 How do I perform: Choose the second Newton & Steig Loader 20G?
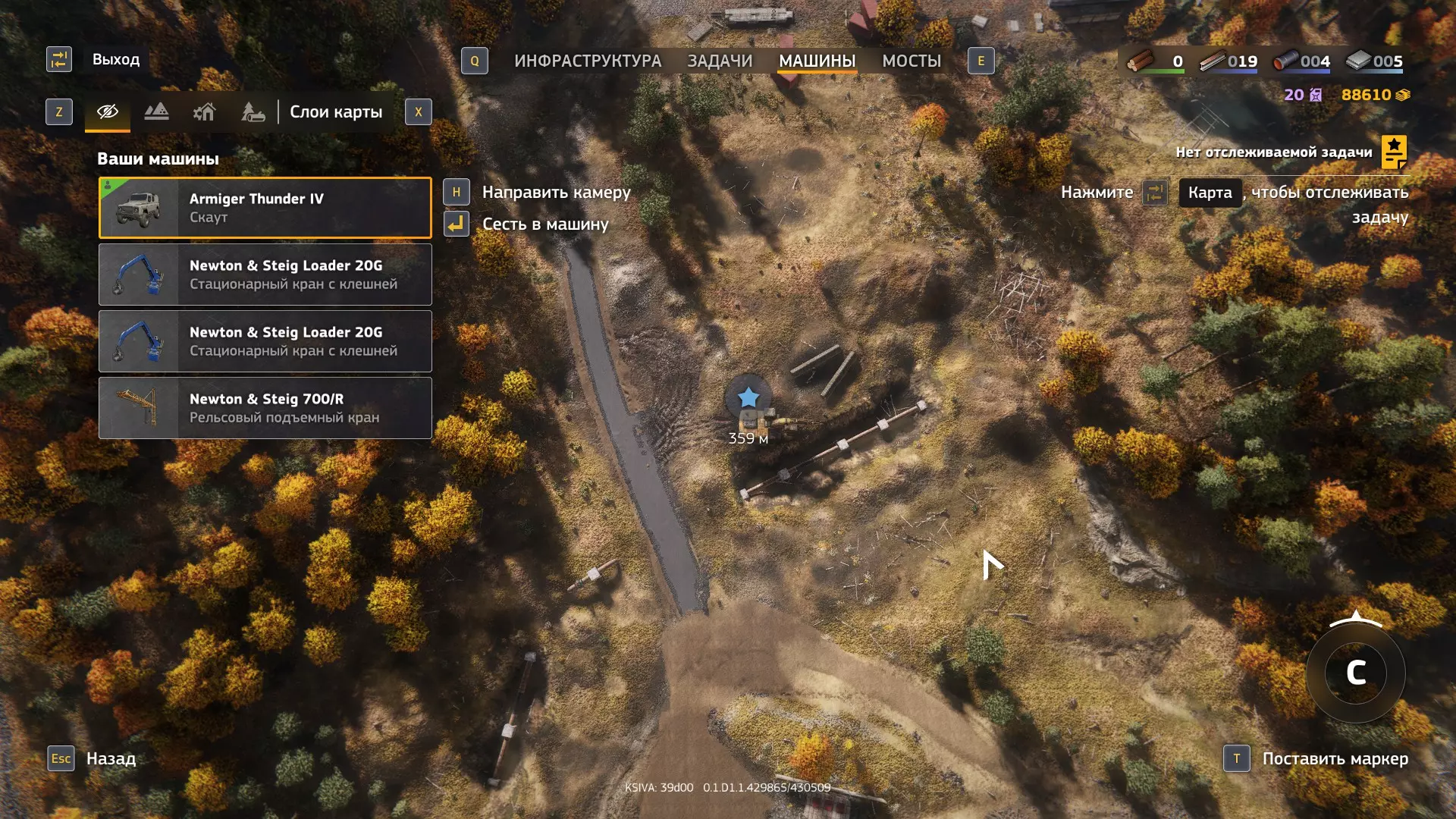(x=265, y=341)
